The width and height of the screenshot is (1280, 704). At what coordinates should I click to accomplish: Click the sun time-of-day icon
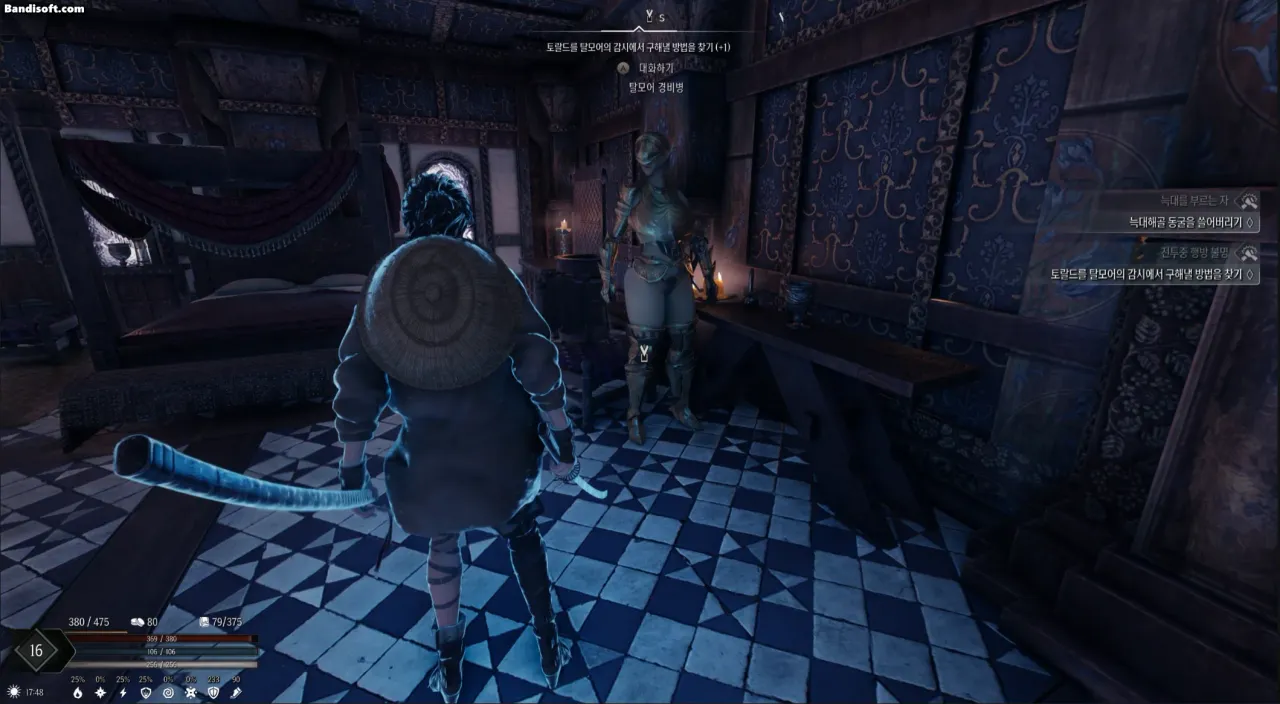click(13, 691)
